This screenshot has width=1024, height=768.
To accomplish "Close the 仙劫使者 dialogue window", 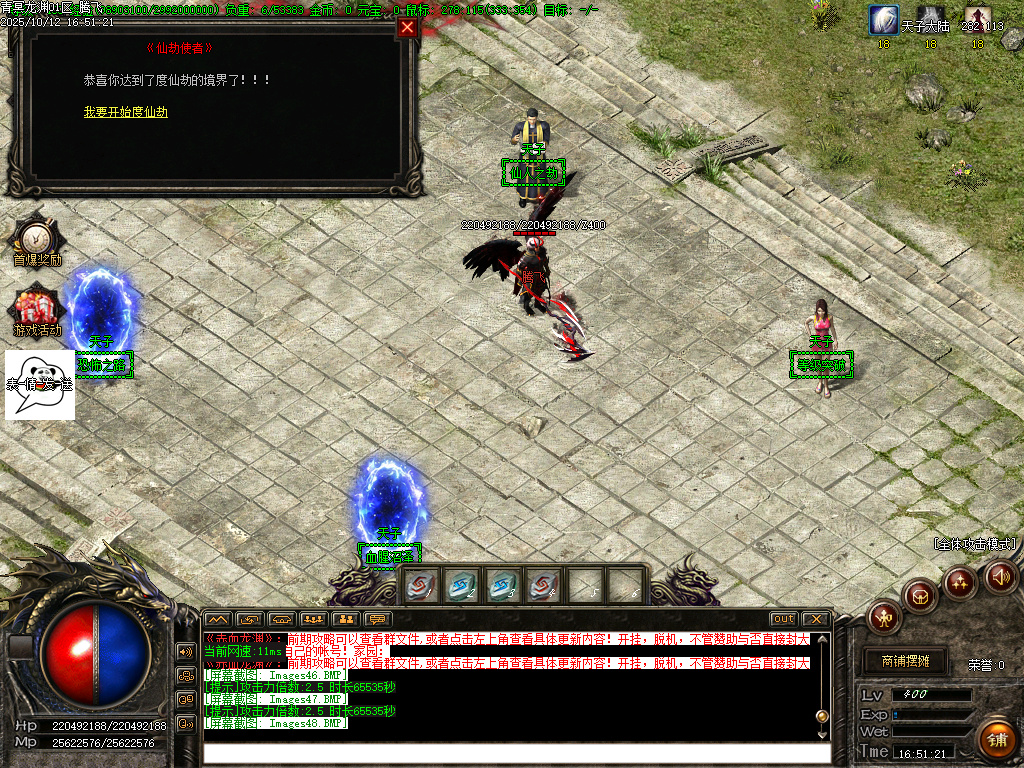I will coord(407,28).
